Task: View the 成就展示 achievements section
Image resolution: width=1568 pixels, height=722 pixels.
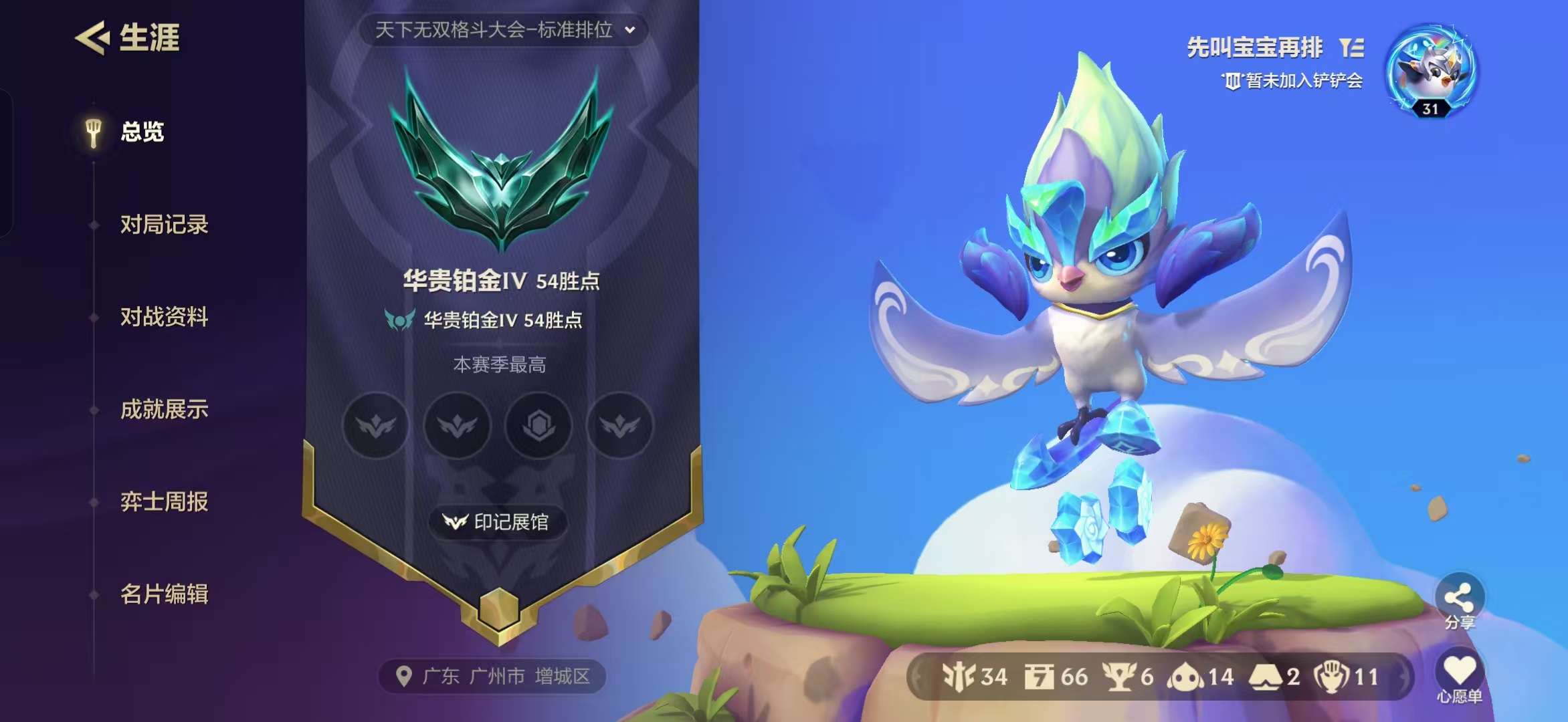Action: click(x=165, y=410)
